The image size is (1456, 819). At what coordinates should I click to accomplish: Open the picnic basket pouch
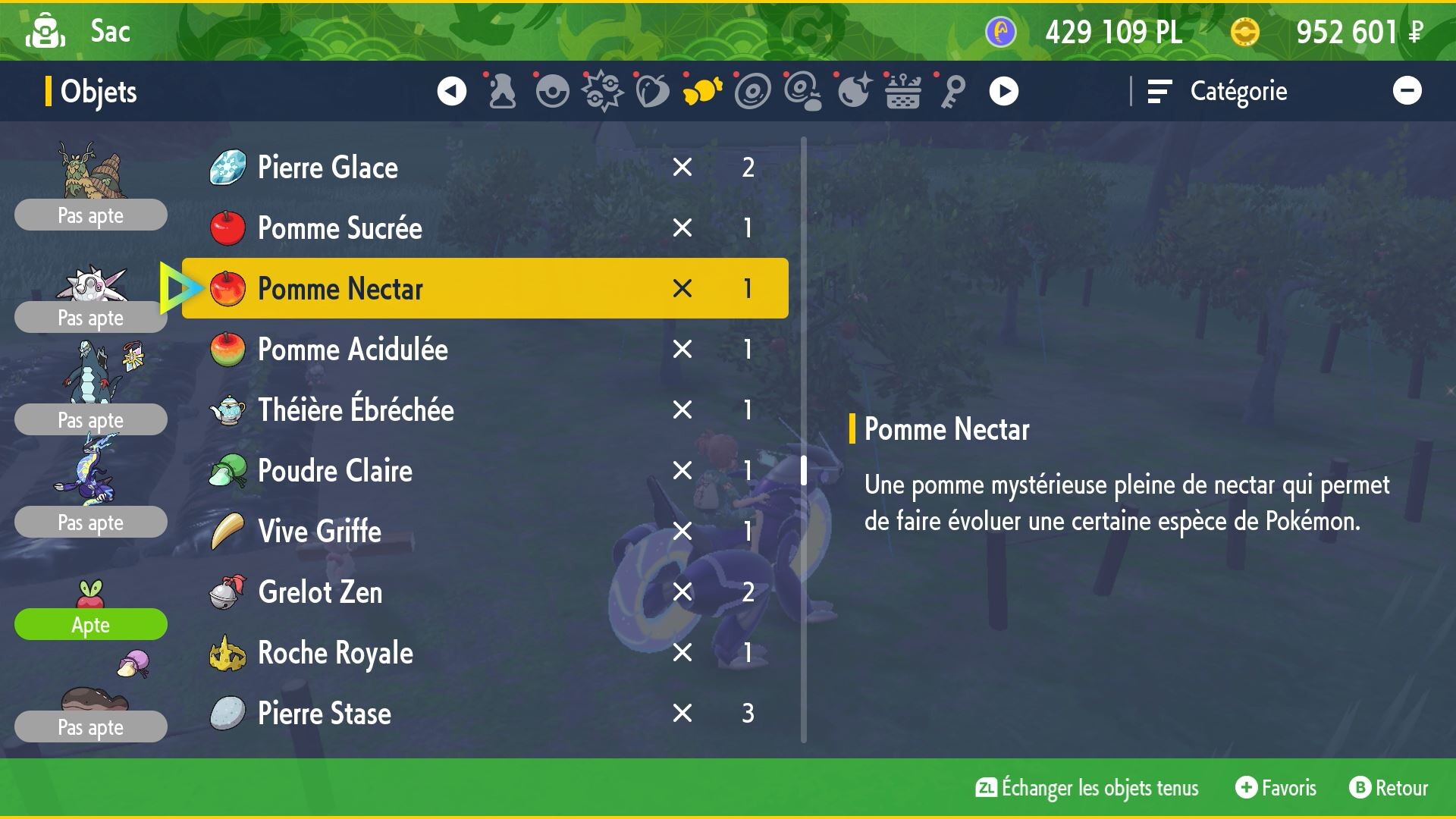902,90
